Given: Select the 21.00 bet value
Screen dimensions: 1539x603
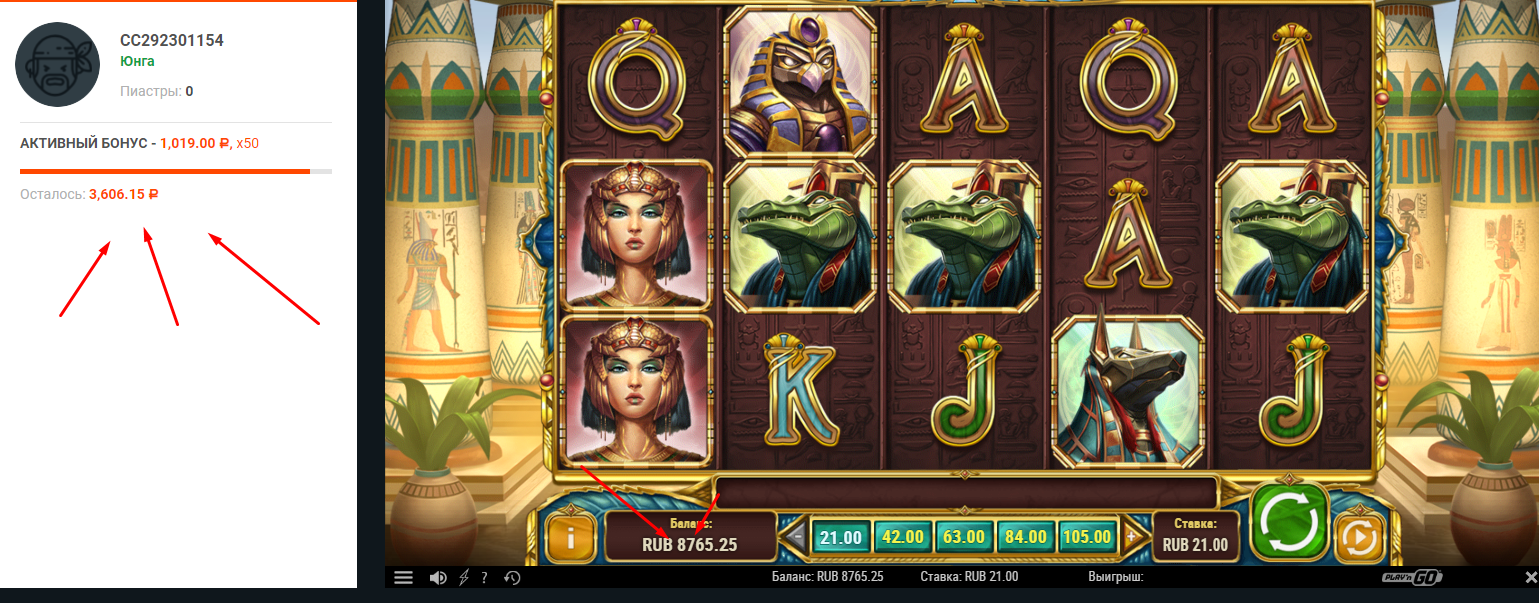Looking at the screenshot, I should 840,537.
